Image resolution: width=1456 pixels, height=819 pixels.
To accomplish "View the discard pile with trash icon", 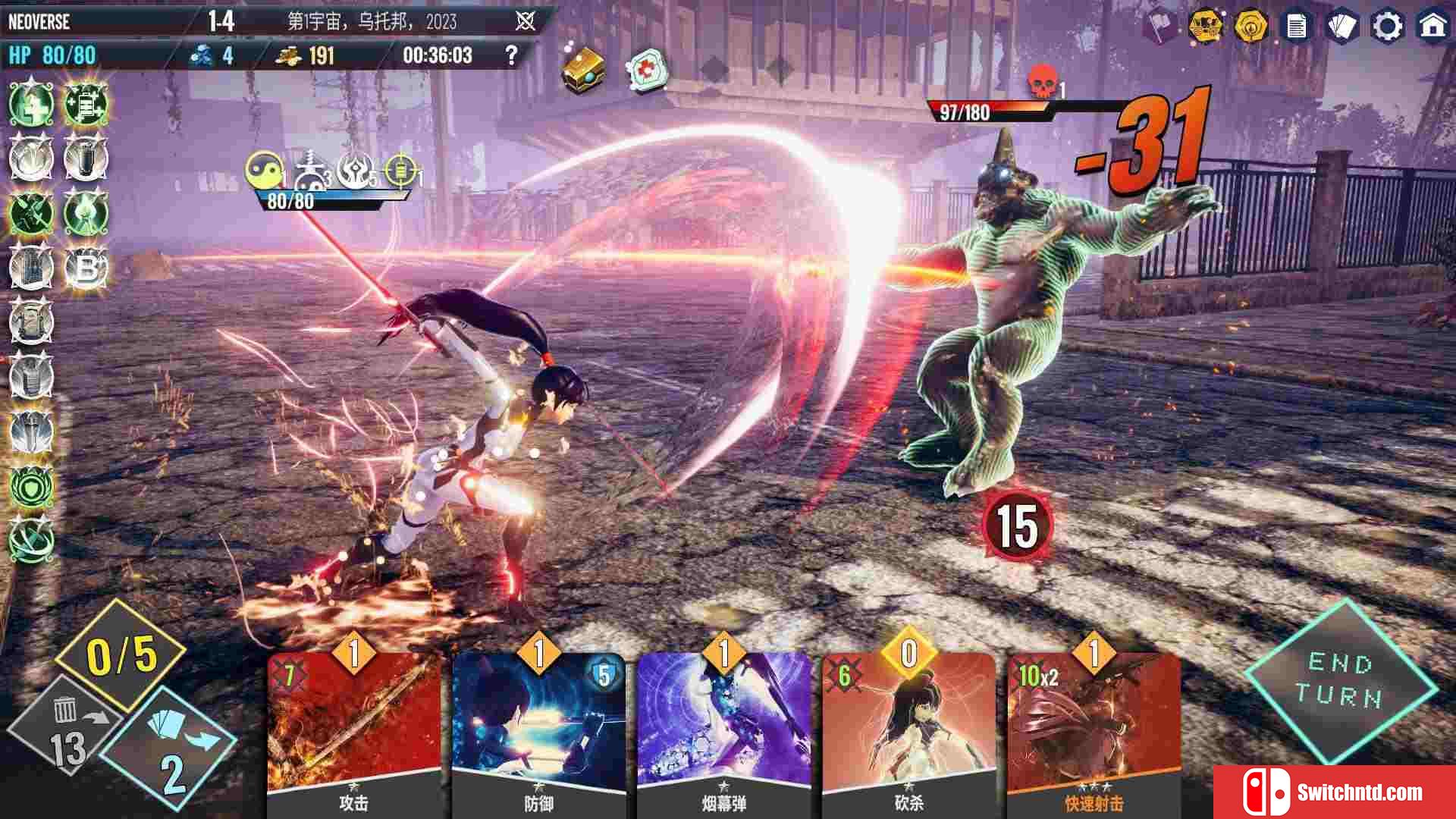I will (64, 728).
